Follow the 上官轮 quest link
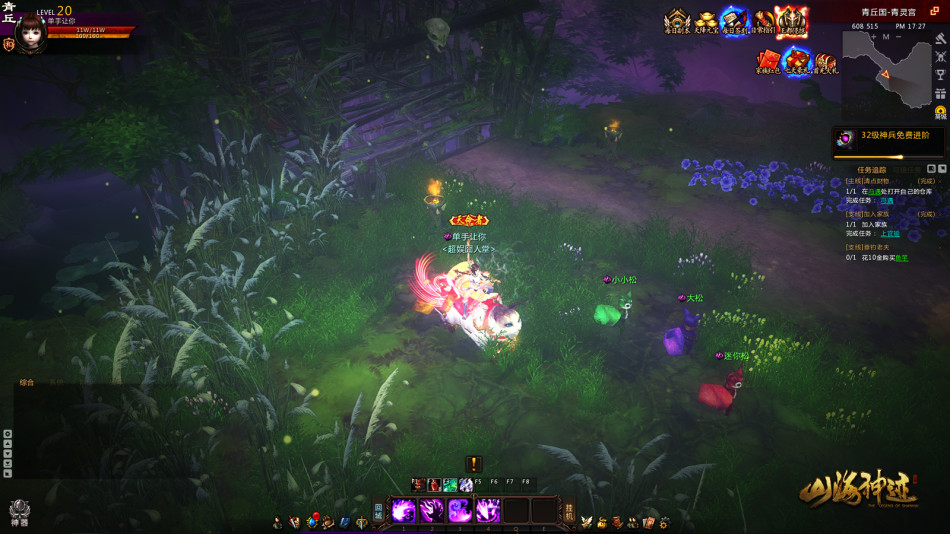 pyautogui.click(x=889, y=234)
